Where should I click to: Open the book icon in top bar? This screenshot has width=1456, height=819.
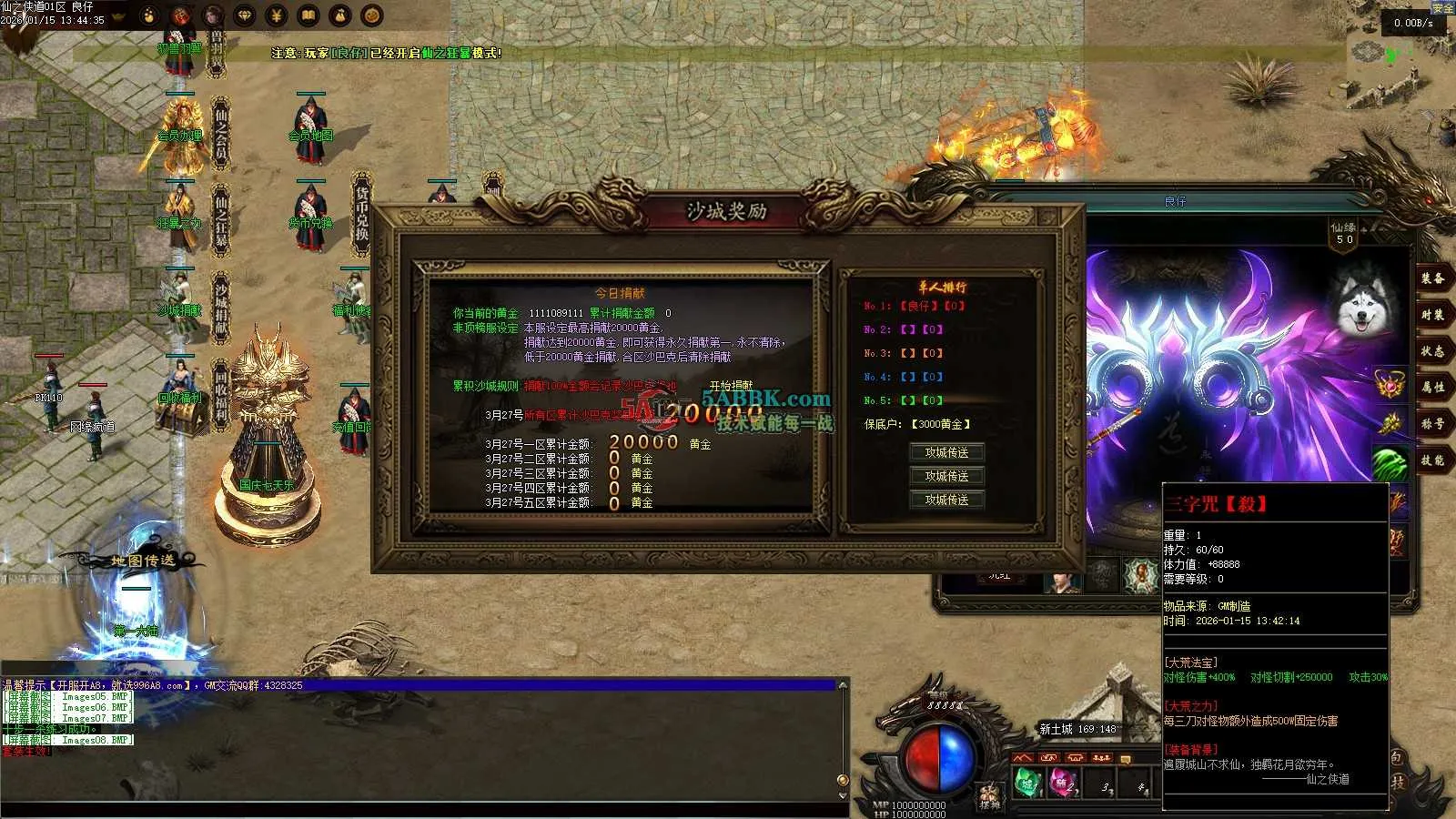point(308,15)
